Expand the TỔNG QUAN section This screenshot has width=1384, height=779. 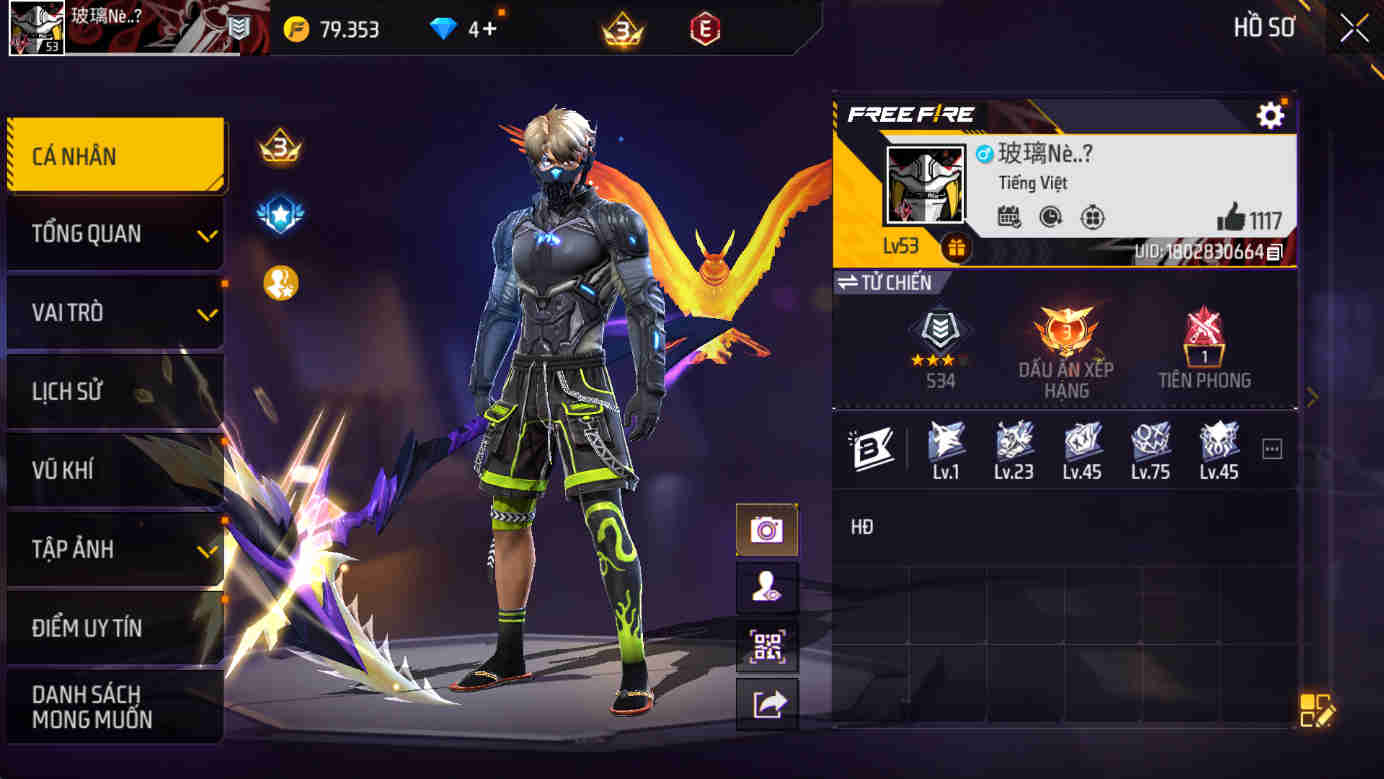tap(113, 233)
